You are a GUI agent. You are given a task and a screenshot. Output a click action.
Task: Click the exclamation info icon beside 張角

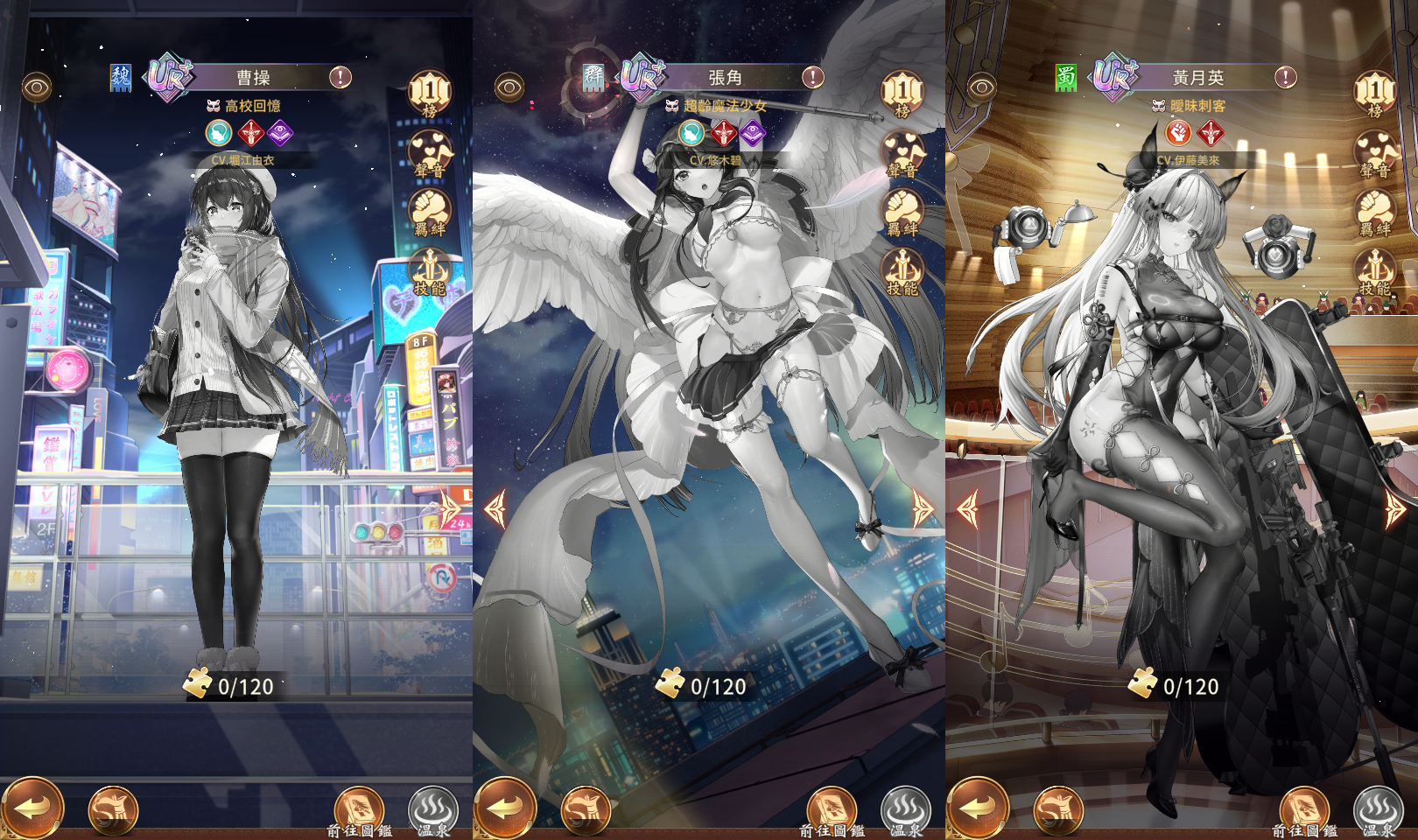click(813, 77)
